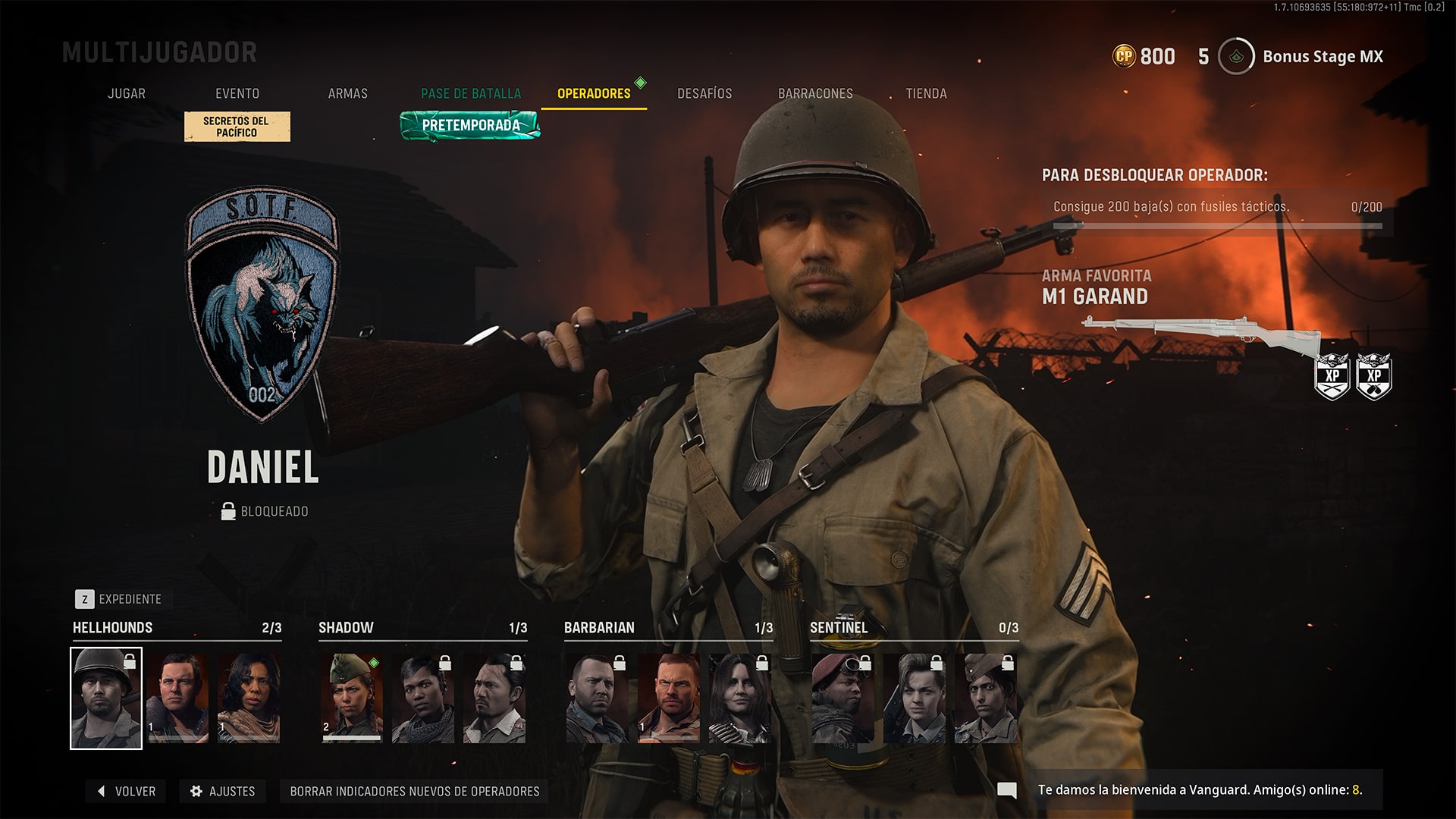
Task: Click the Bonus Stage MX profile emblem
Action: tap(1235, 56)
